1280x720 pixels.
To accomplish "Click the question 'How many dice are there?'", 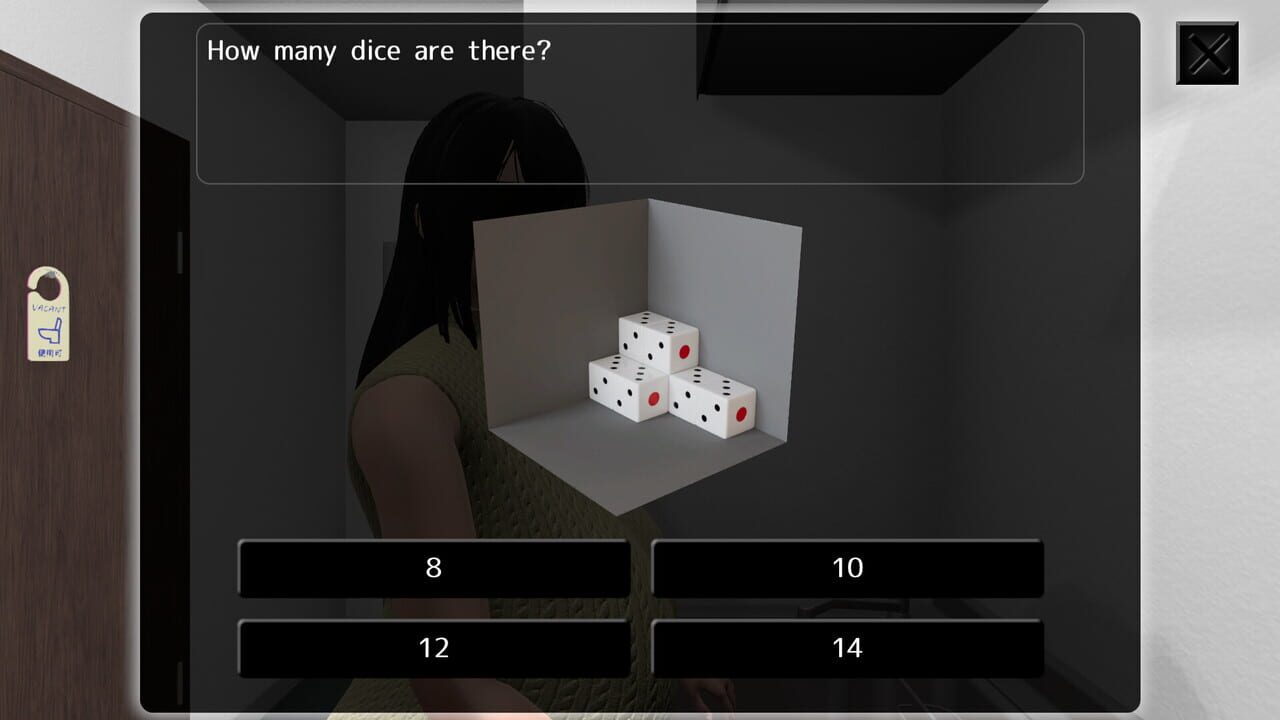I will point(378,50).
